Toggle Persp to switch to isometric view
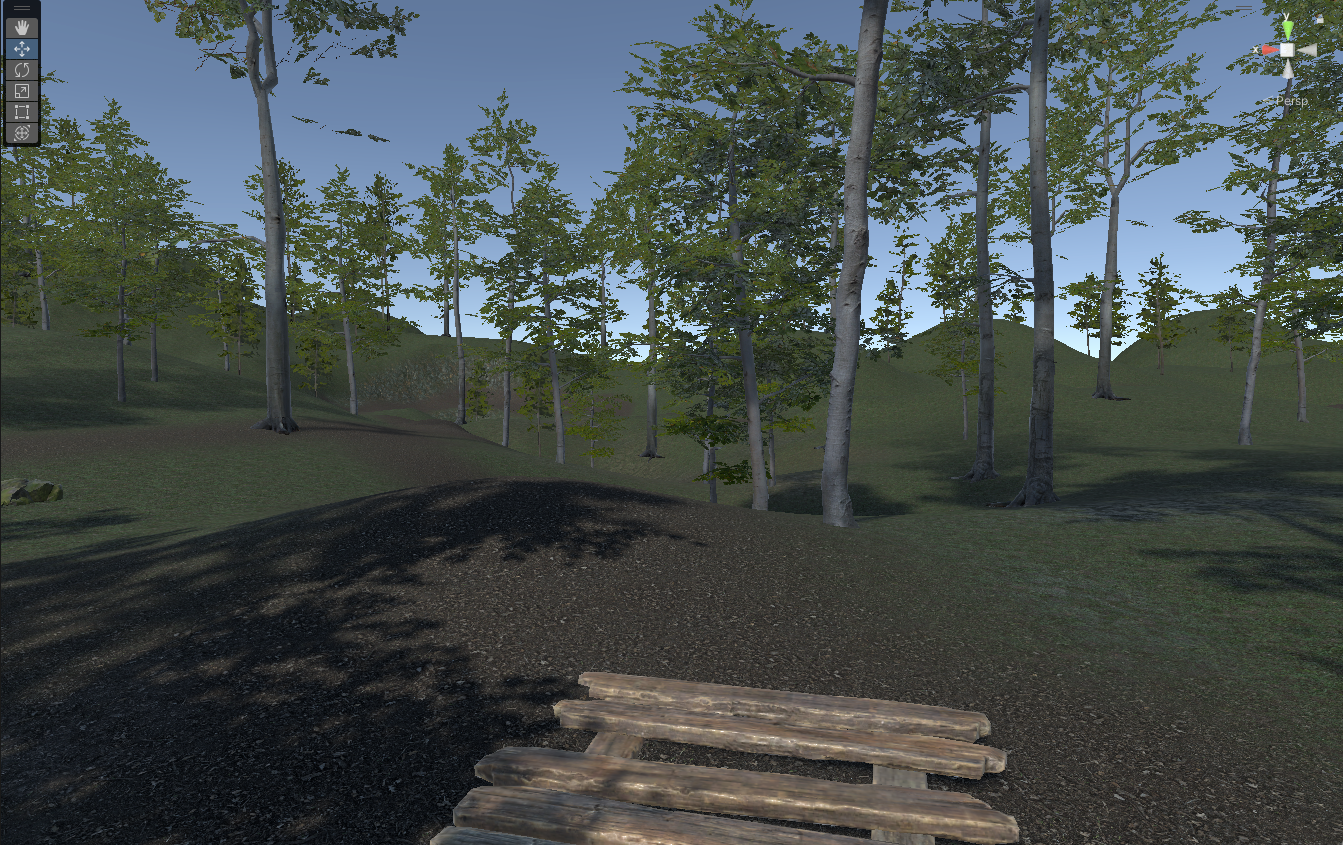The height and width of the screenshot is (845, 1343). pos(1293,100)
